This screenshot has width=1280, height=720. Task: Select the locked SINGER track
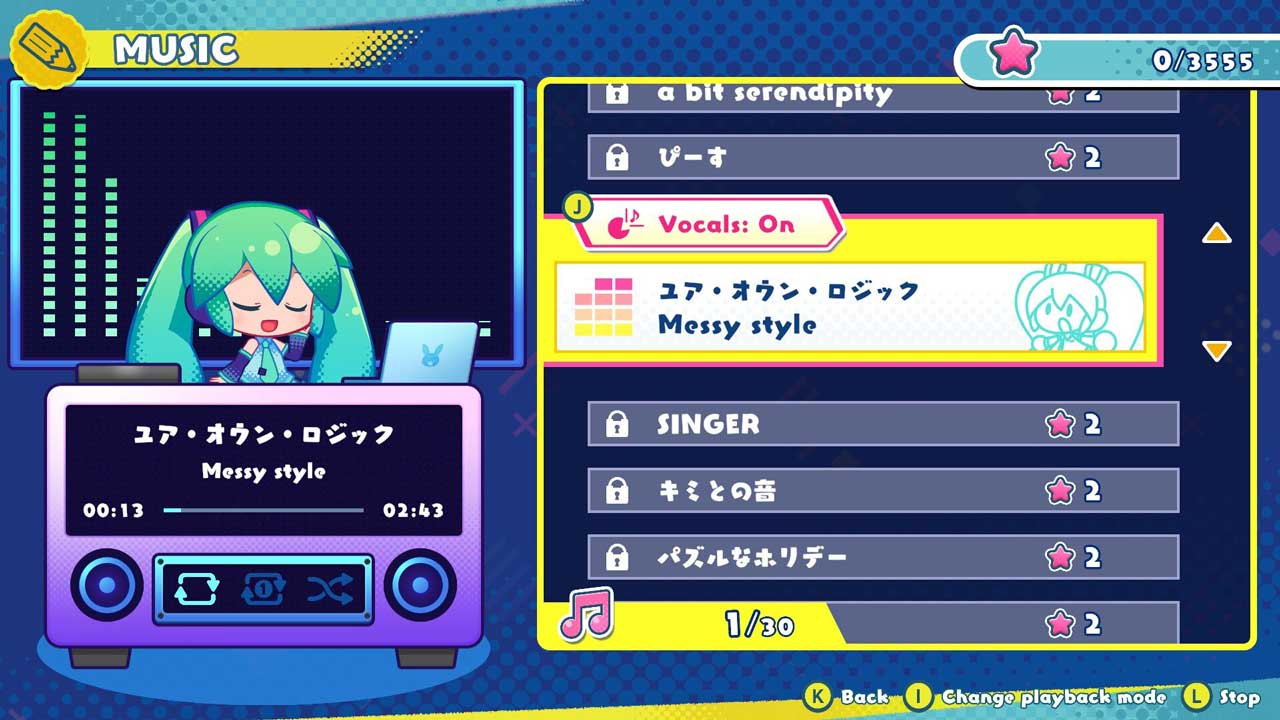[x=882, y=424]
